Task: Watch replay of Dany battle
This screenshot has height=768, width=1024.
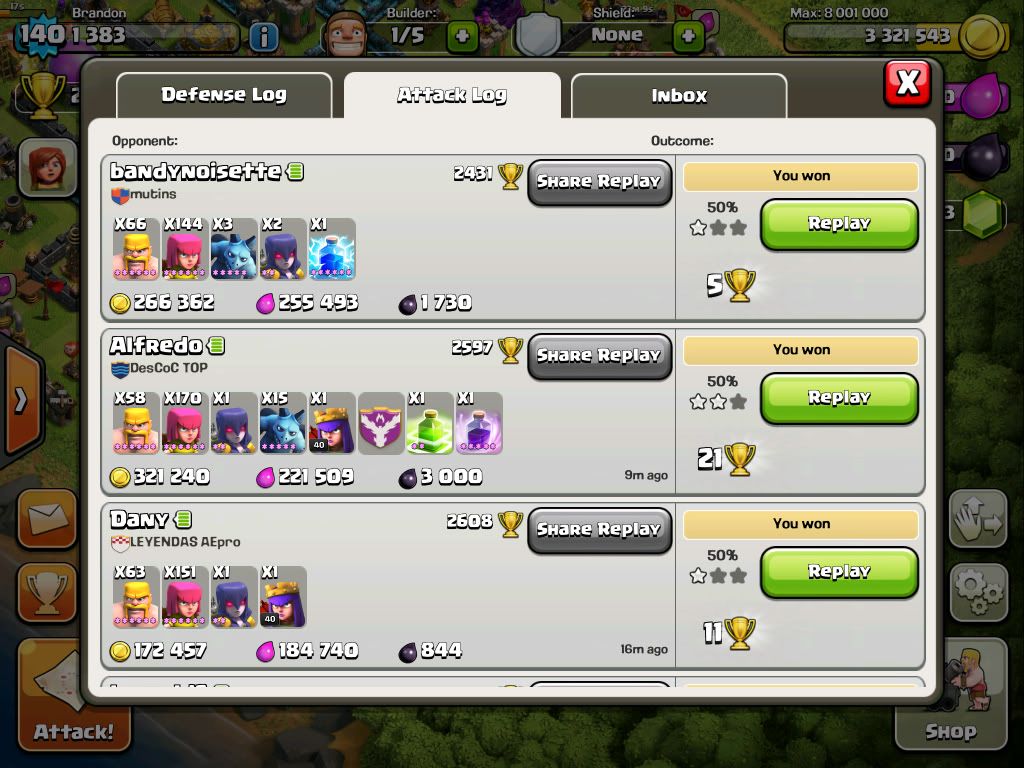Action: (x=839, y=572)
